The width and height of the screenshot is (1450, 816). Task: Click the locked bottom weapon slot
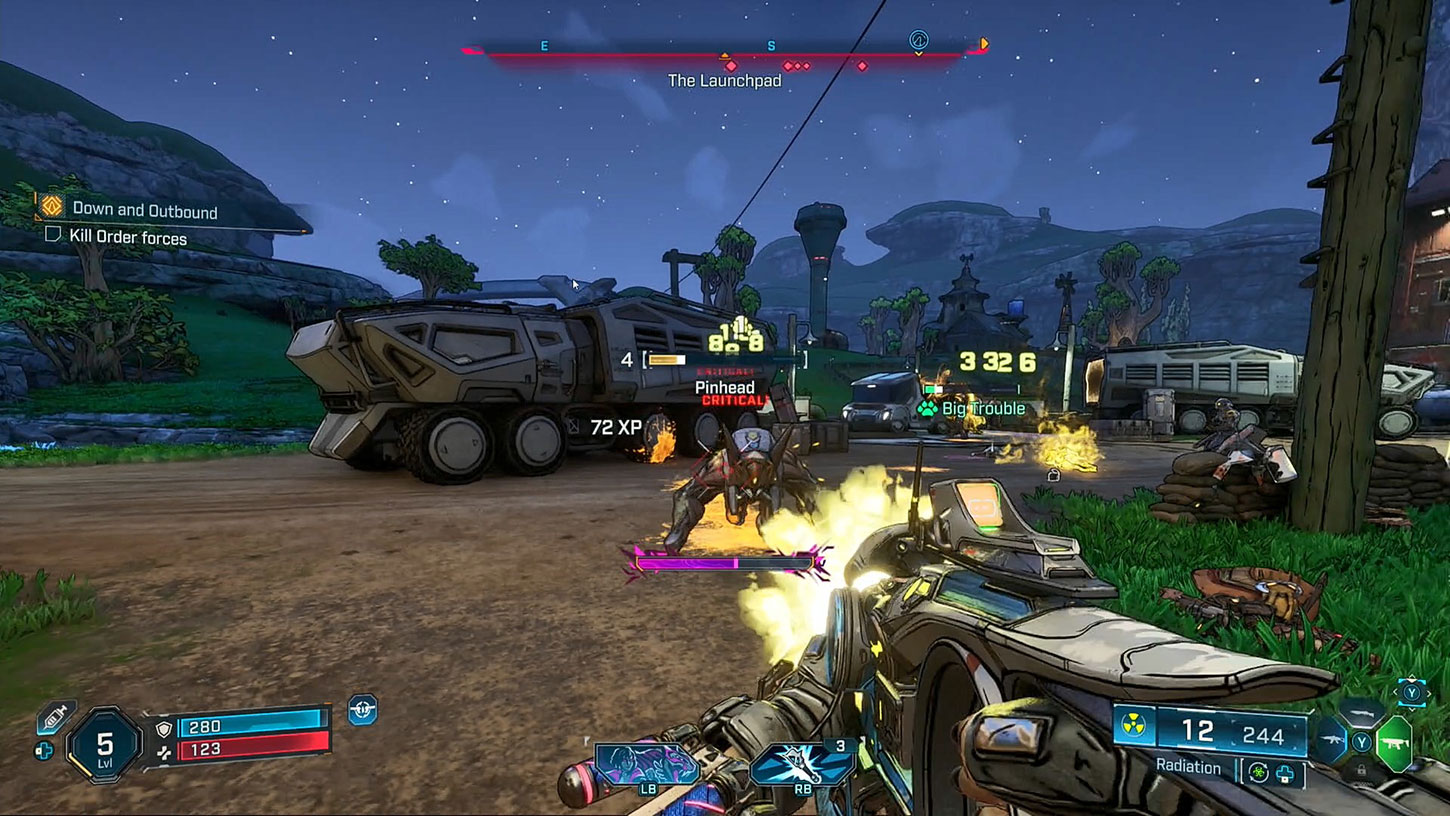pos(1362,770)
